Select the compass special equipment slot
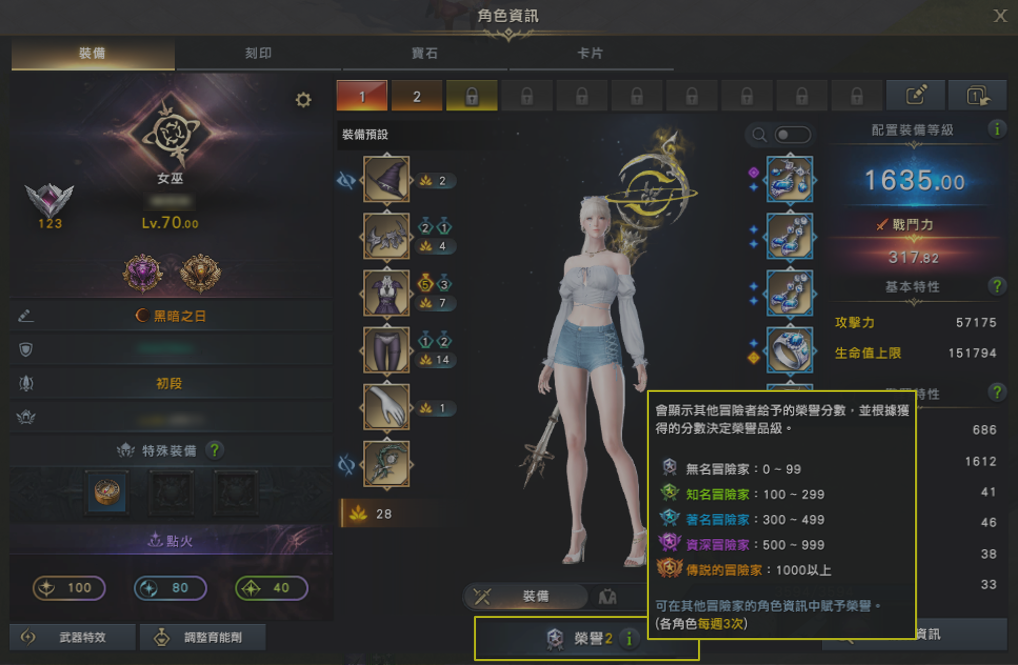 106,492
